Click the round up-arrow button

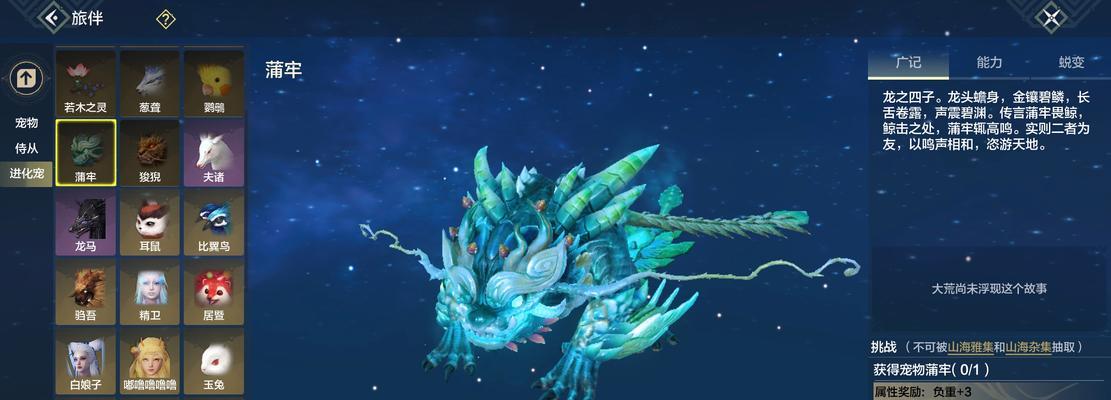tap(26, 77)
